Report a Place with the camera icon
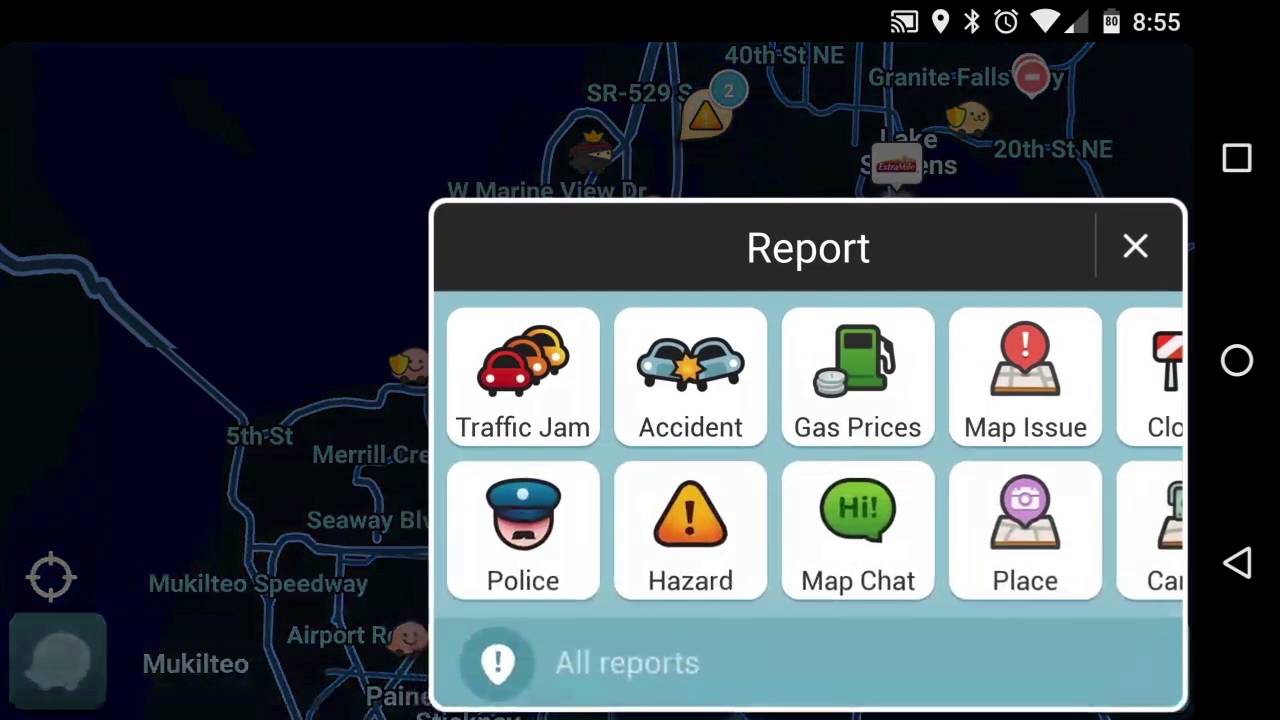The height and width of the screenshot is (720, 1280). coord(1025,531)
